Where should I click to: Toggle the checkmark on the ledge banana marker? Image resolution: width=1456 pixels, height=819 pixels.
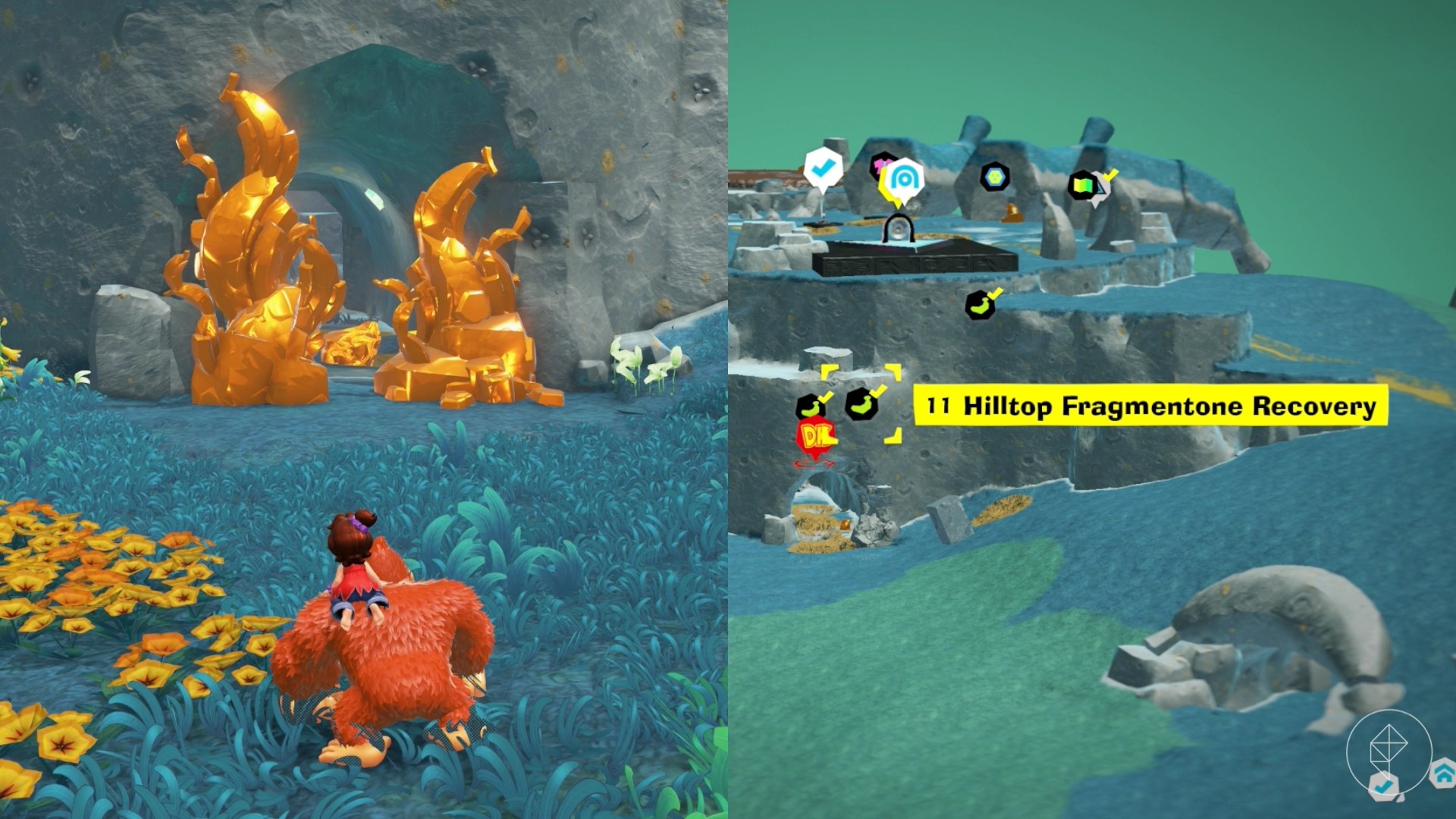coord(997,293)
